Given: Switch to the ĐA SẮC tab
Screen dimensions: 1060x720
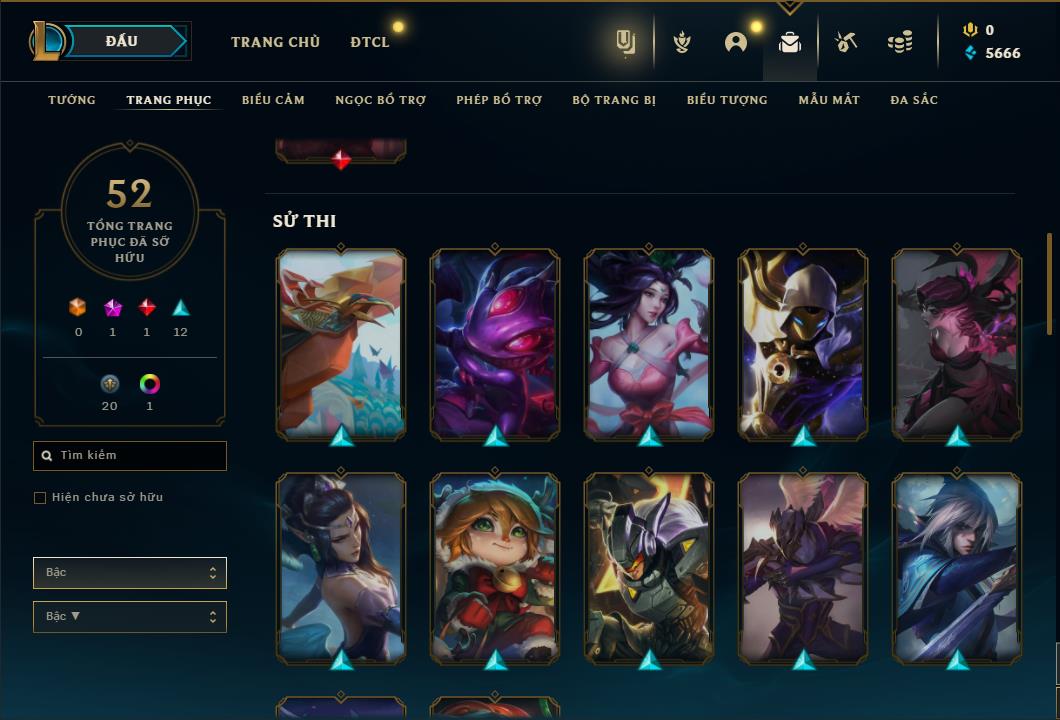Looking at the screenshot, I should point(914,100).
